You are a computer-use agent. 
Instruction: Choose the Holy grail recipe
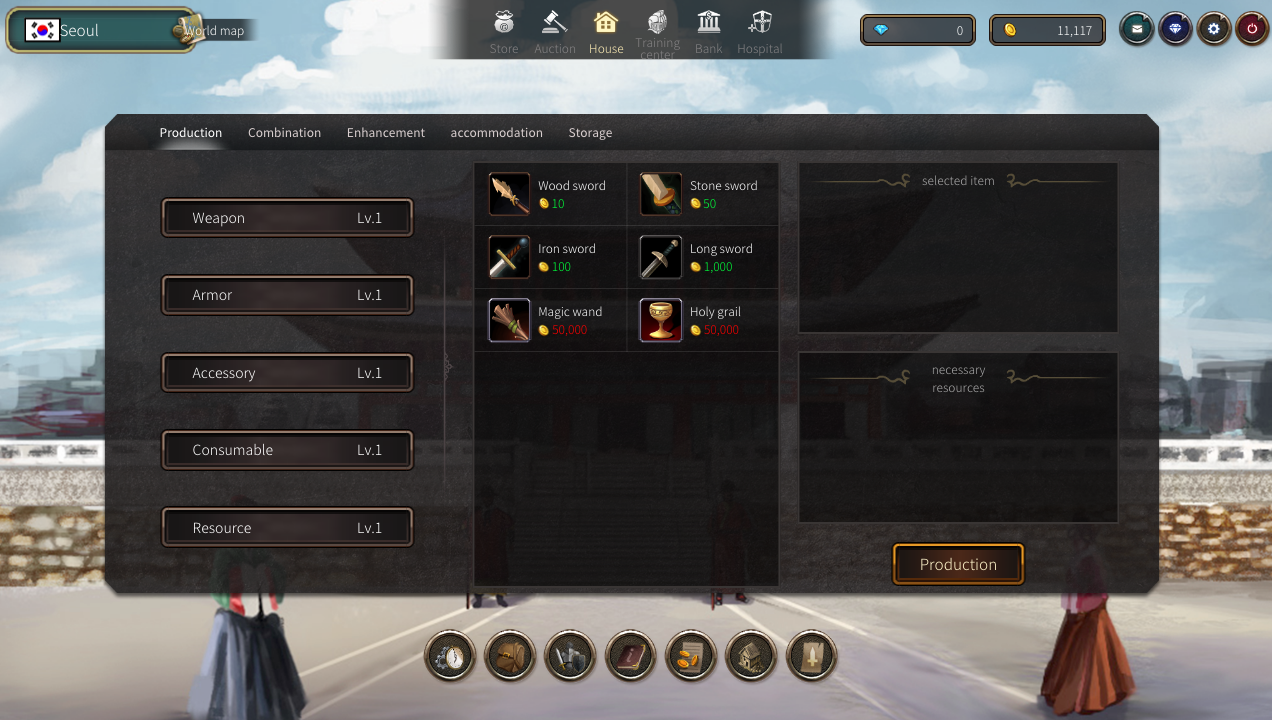702,320
